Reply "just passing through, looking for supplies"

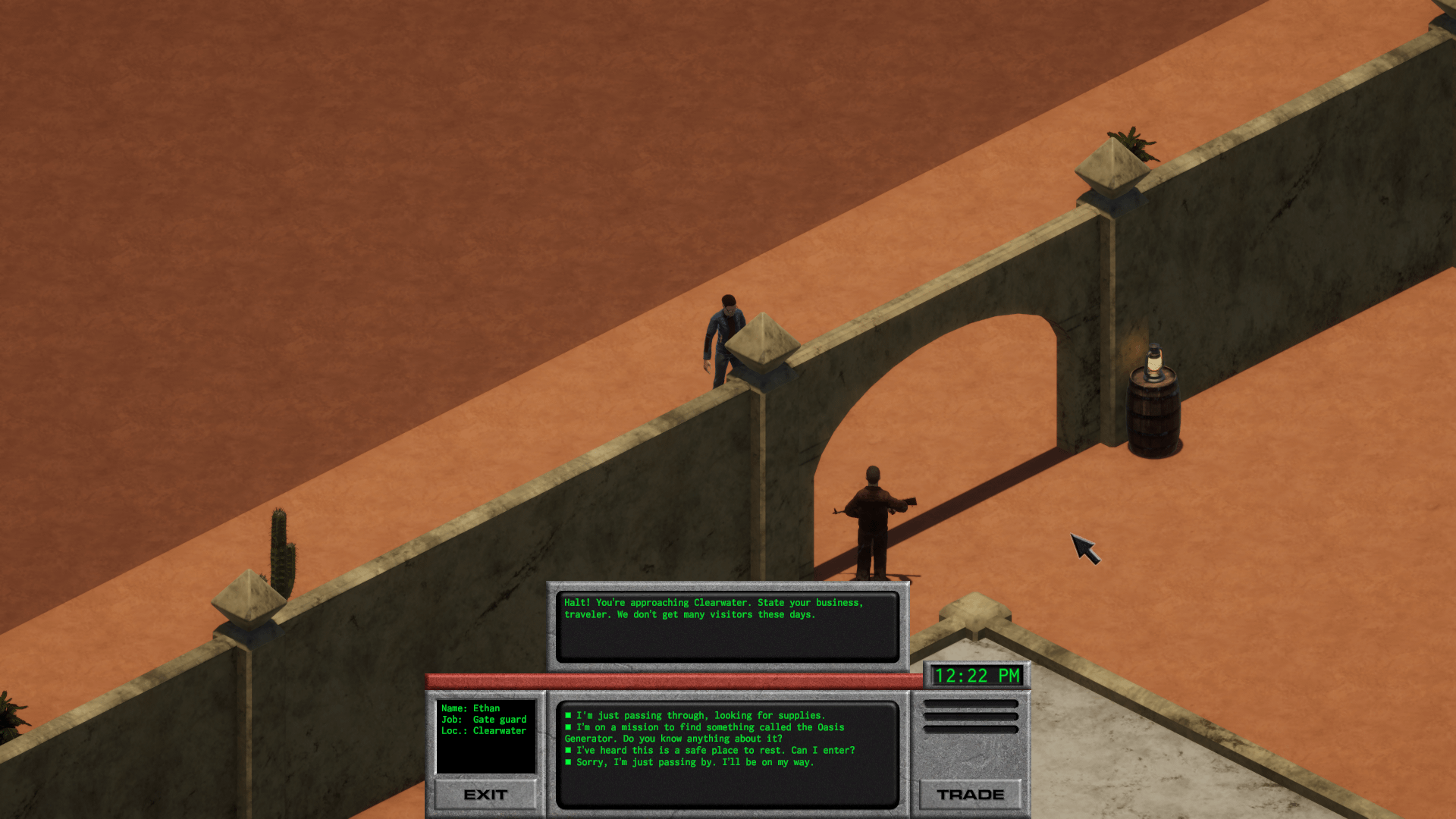pos(700,715)
